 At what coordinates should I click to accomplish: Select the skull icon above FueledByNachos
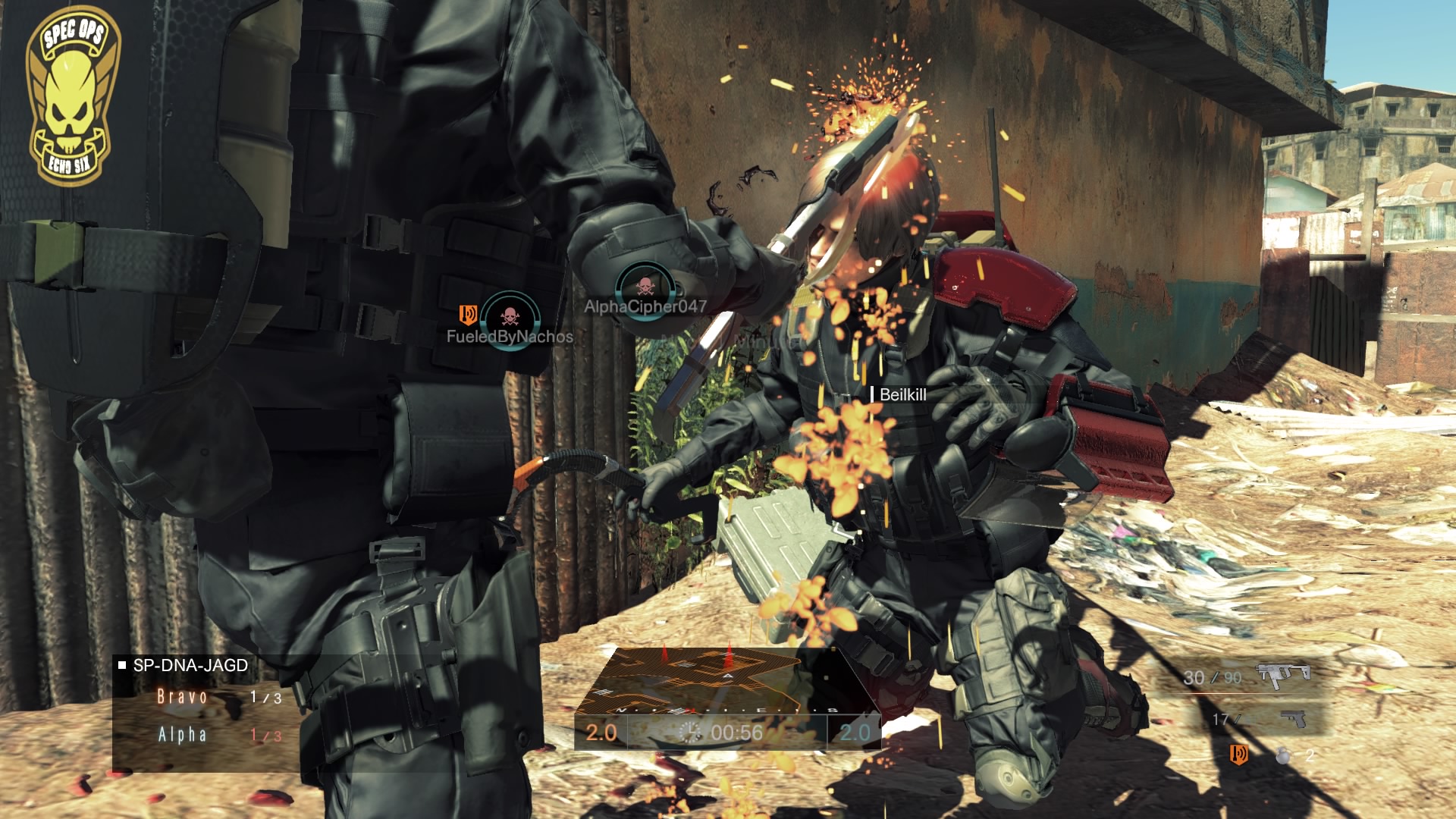tap(510, 318)
